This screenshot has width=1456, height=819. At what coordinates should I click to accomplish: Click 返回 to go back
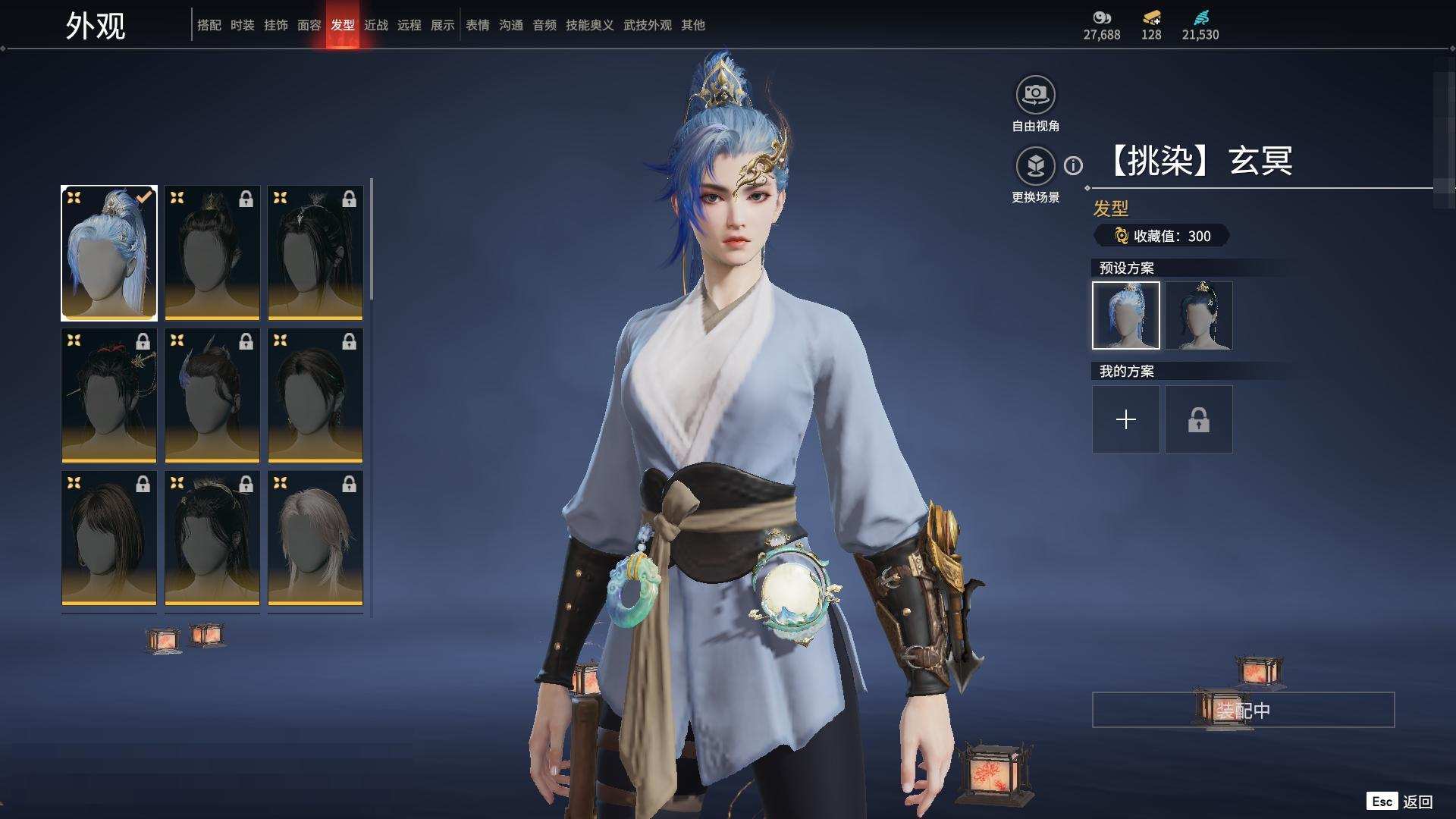tap(1417, 802)
